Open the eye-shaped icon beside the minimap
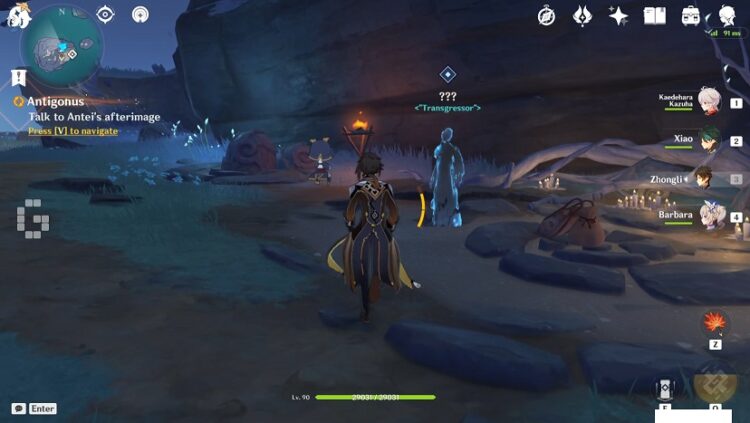 tap(106, 14)
